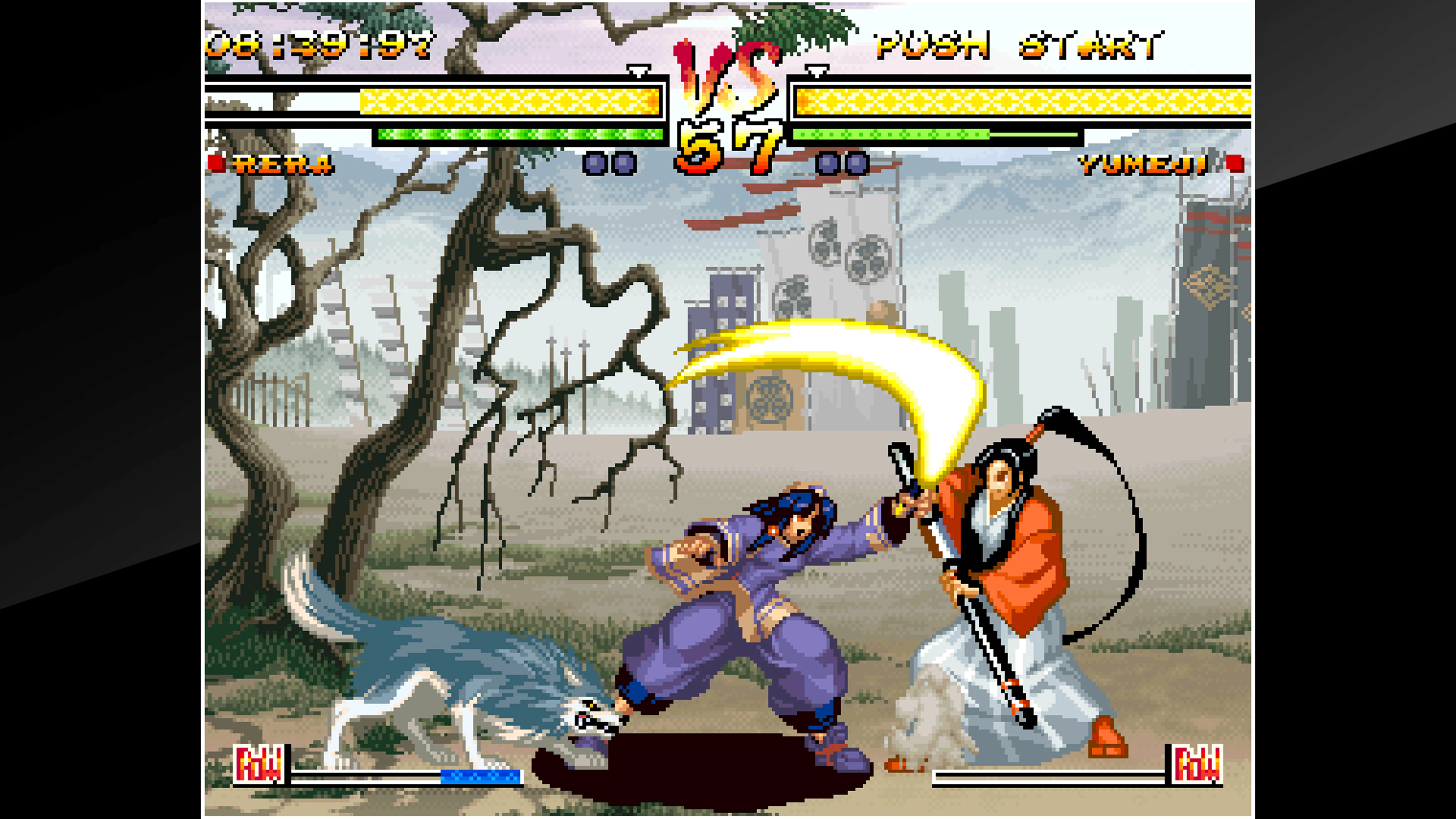Image resolution: width=1456 pixels, height=819 pixels.
Task: Toggle the white arrow above Rera's health bar
Action: click(639, 72)
